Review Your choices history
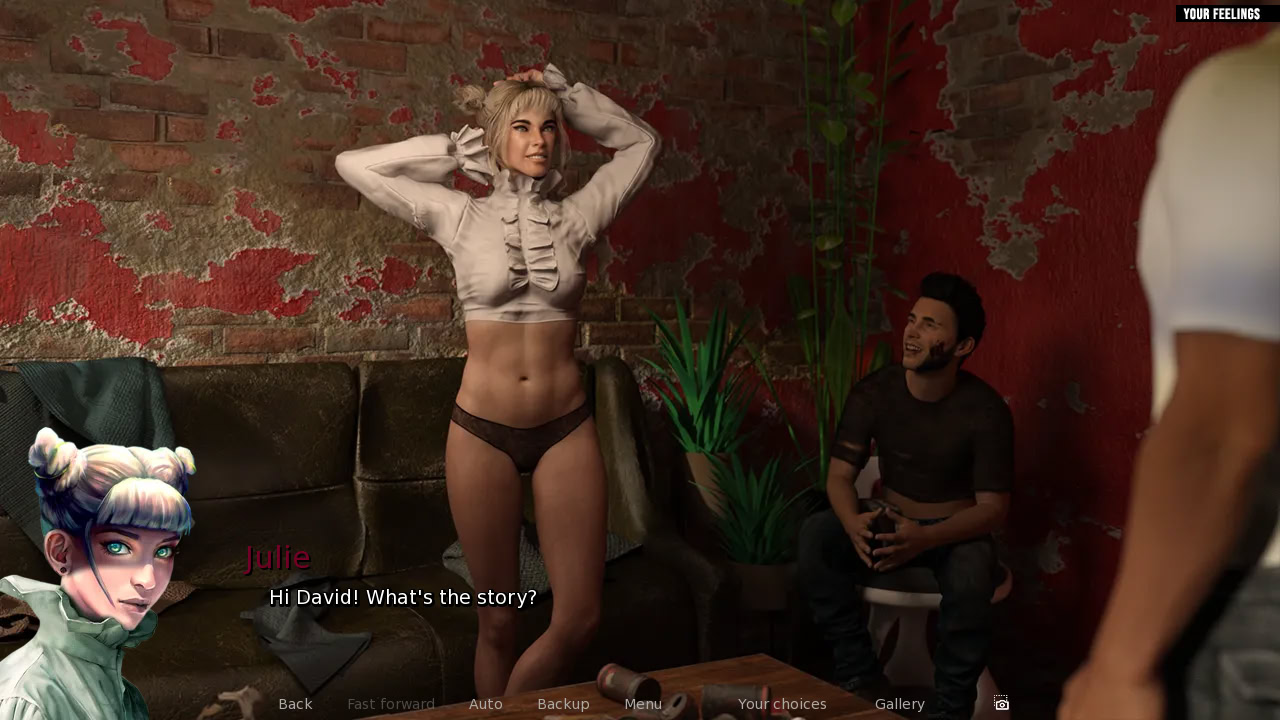1280x720 pixels. pyautogui.click(x=782, y=703)
